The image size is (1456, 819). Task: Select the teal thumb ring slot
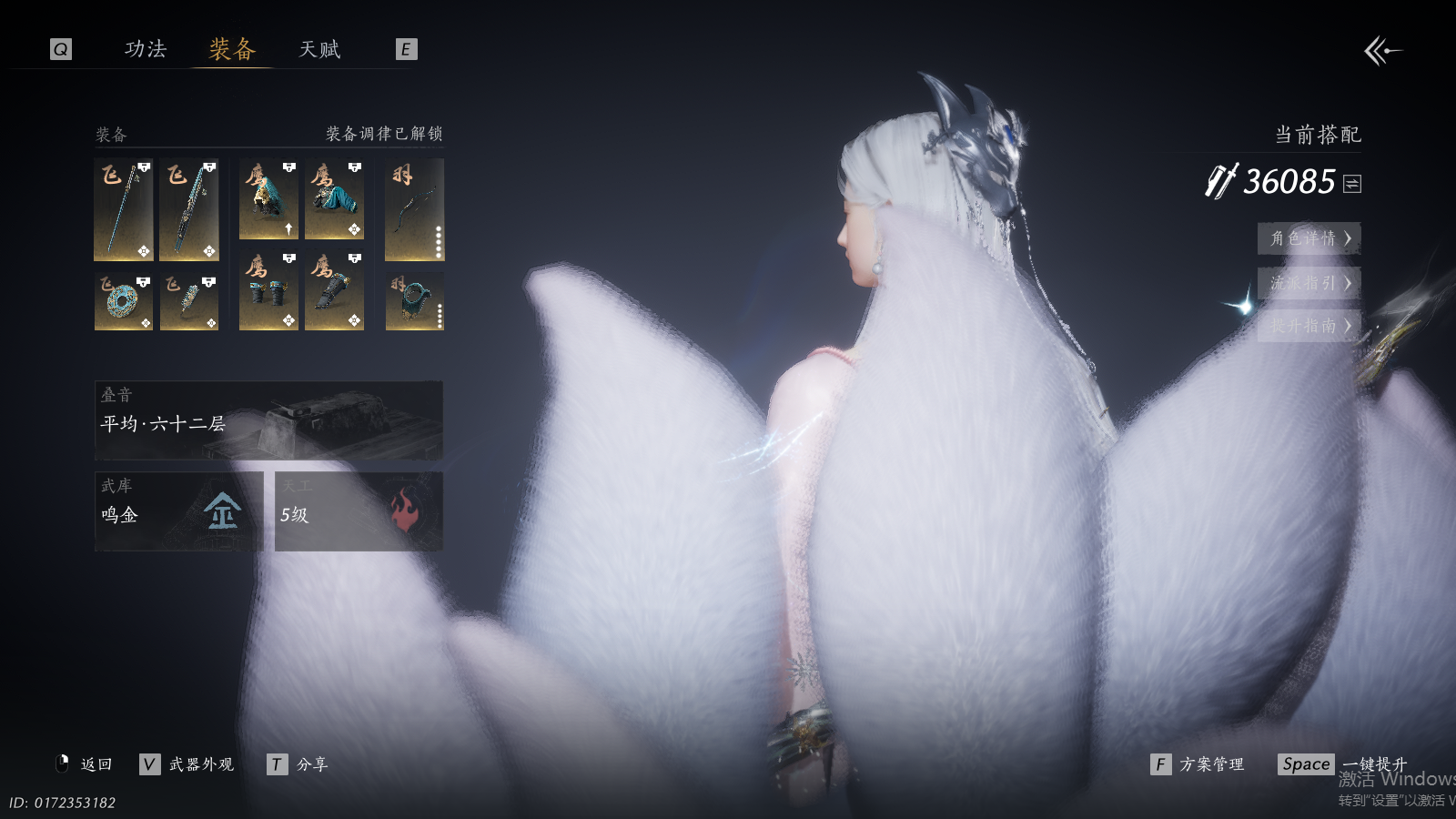pos(414,301)
